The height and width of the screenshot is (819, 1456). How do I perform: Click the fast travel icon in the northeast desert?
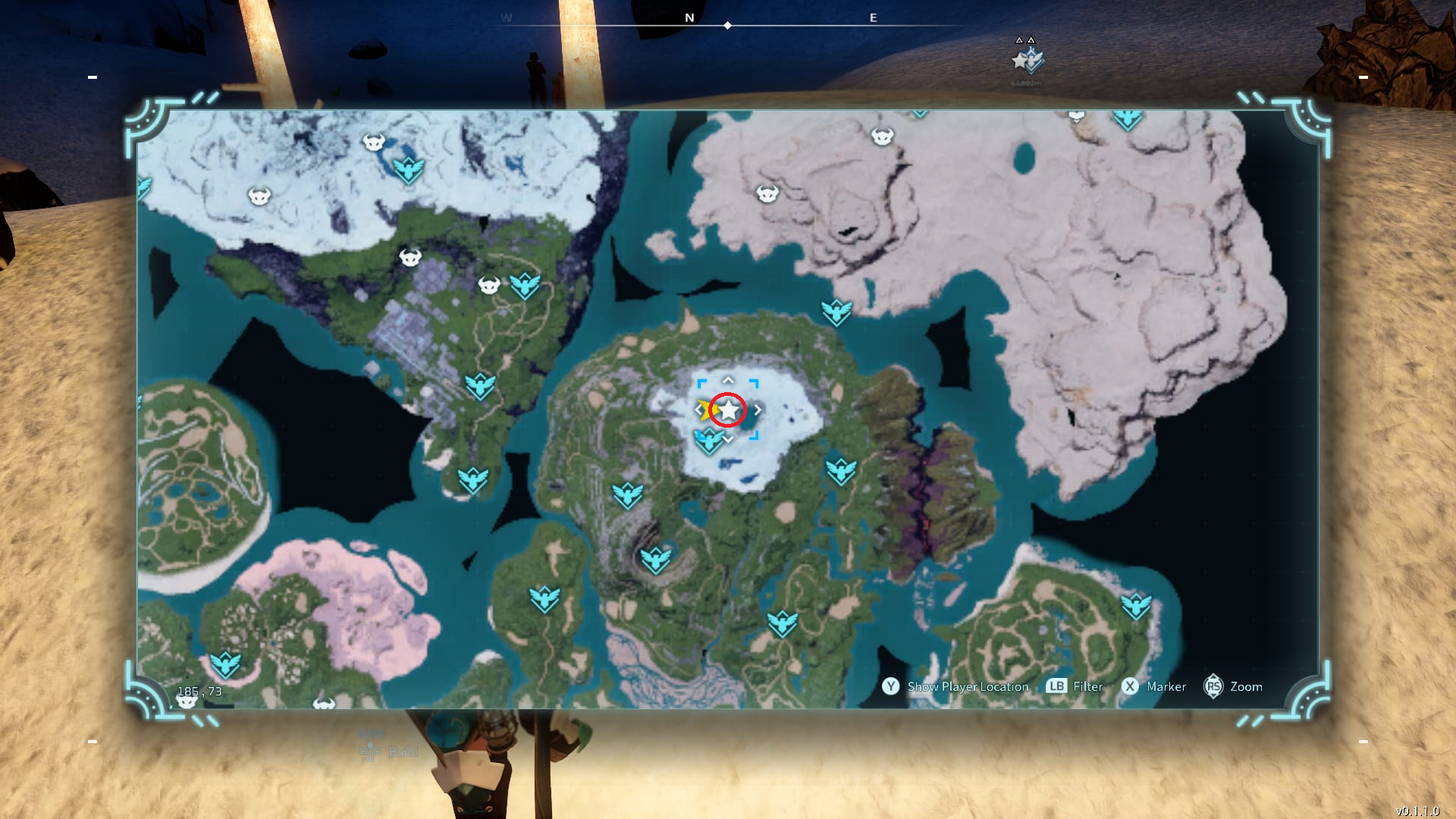pos(1128,120)
